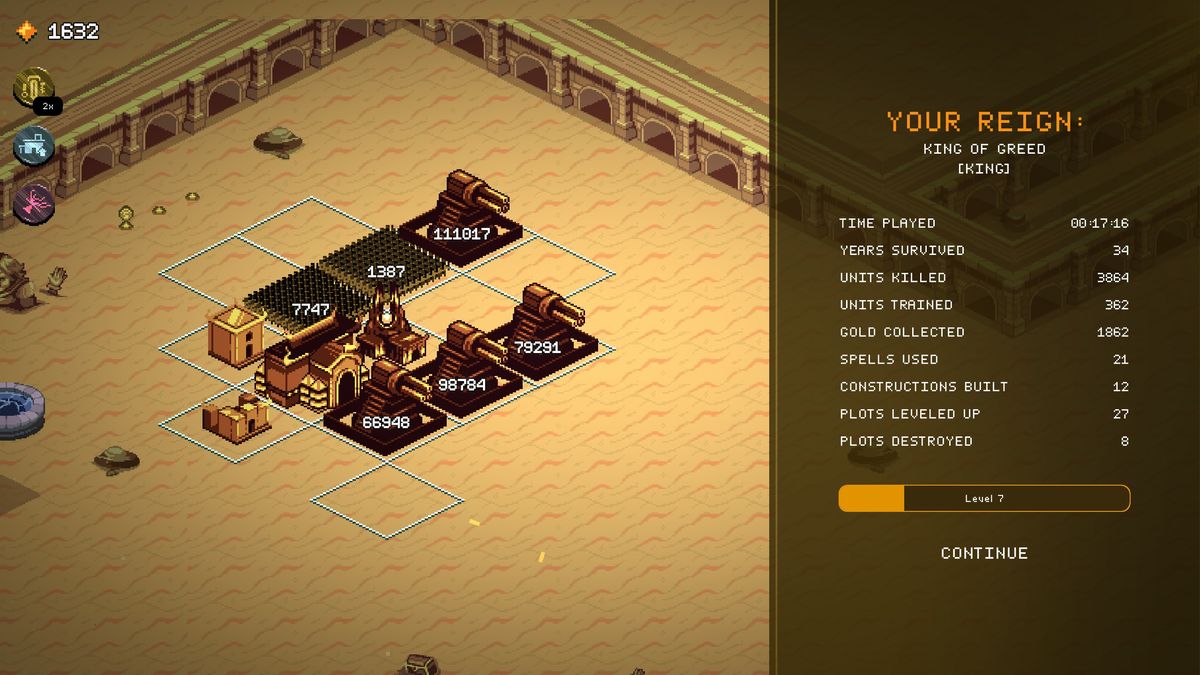Activate the blue building upgrade spell icon
Screen dimensions: 1200x675
(33, 146)
